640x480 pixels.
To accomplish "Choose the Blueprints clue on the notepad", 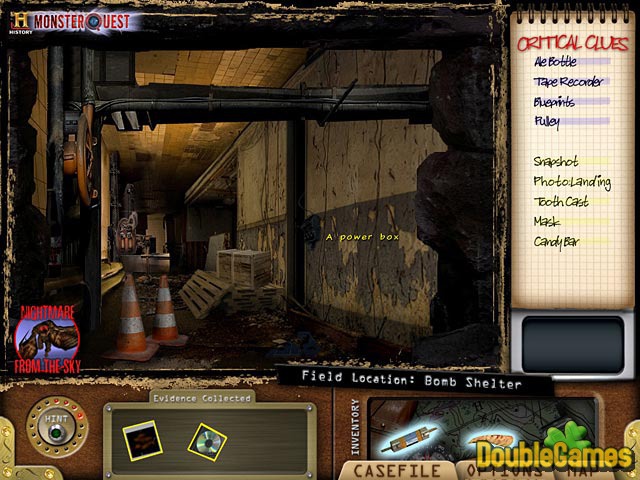I will point(558,102).
